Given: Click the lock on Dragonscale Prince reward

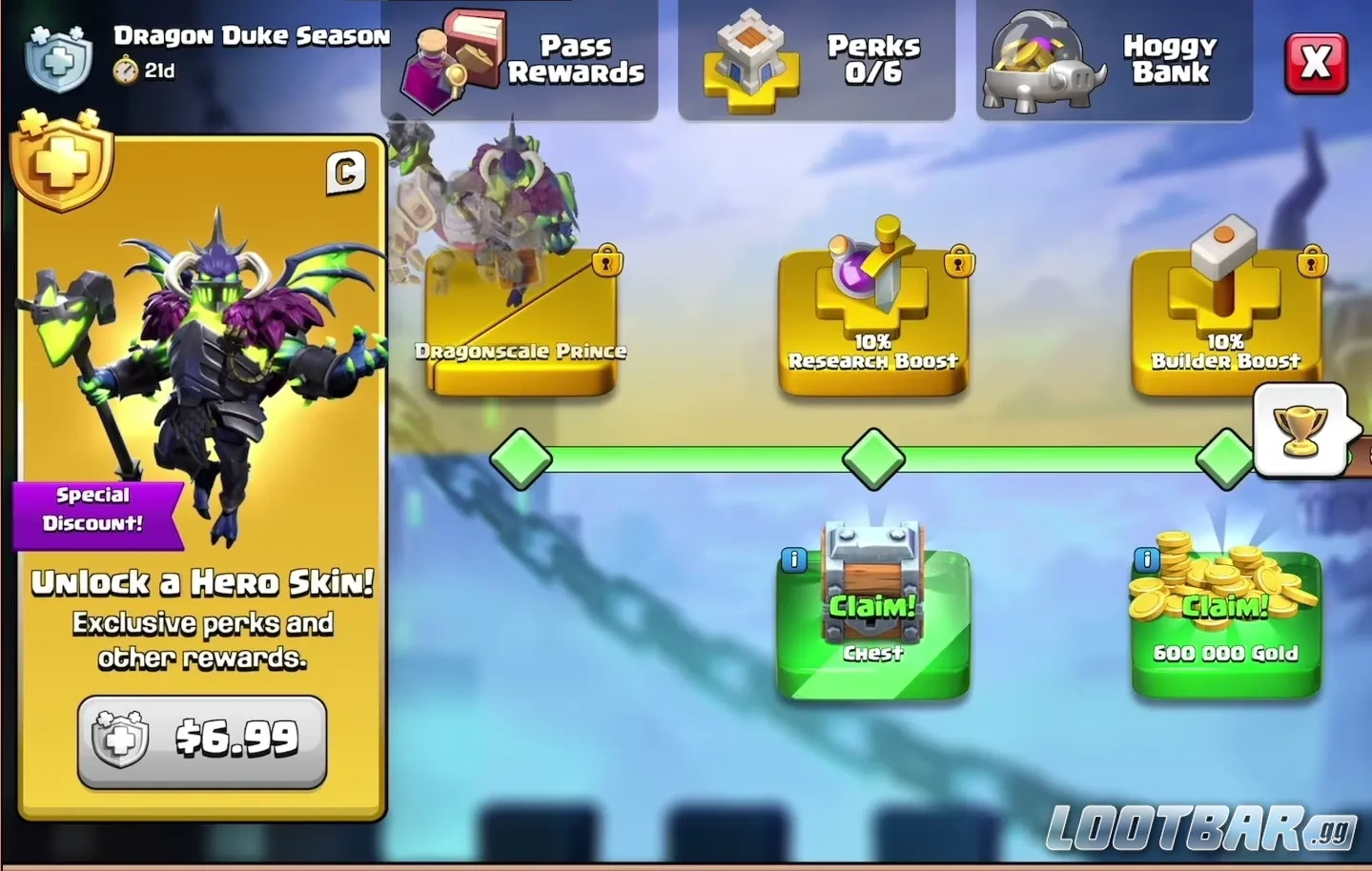Looking at the screenshot, I should (606, 262).
